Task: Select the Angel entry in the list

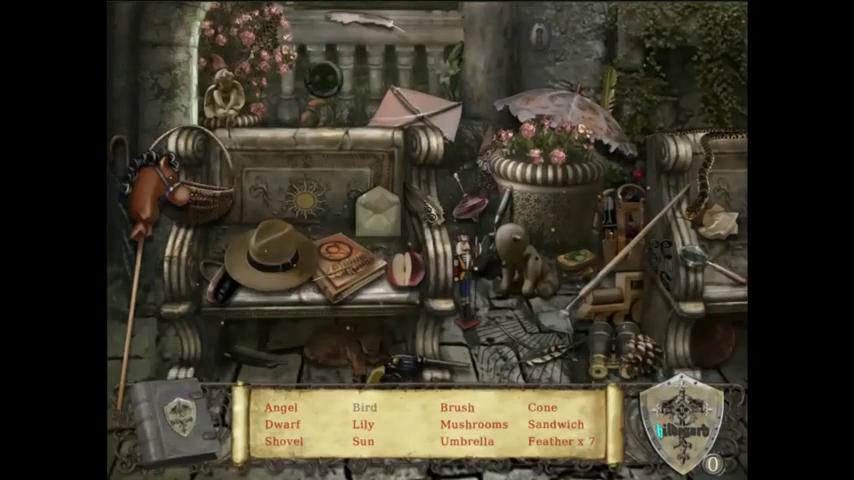Action: click(281, 408)
